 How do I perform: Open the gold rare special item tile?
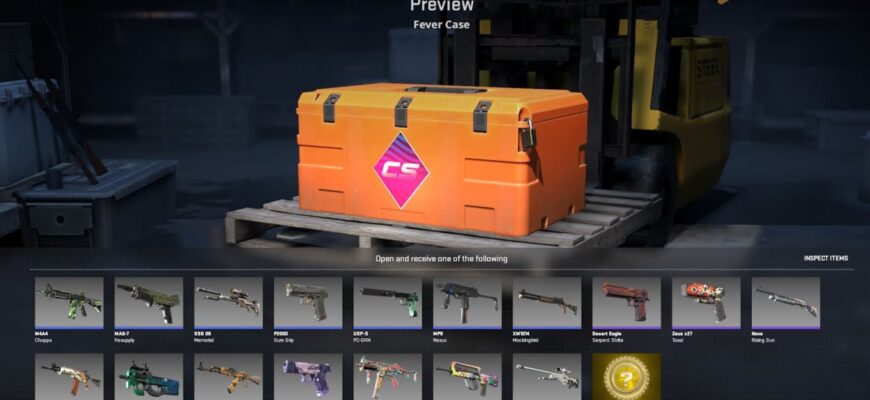pos(626,377)
